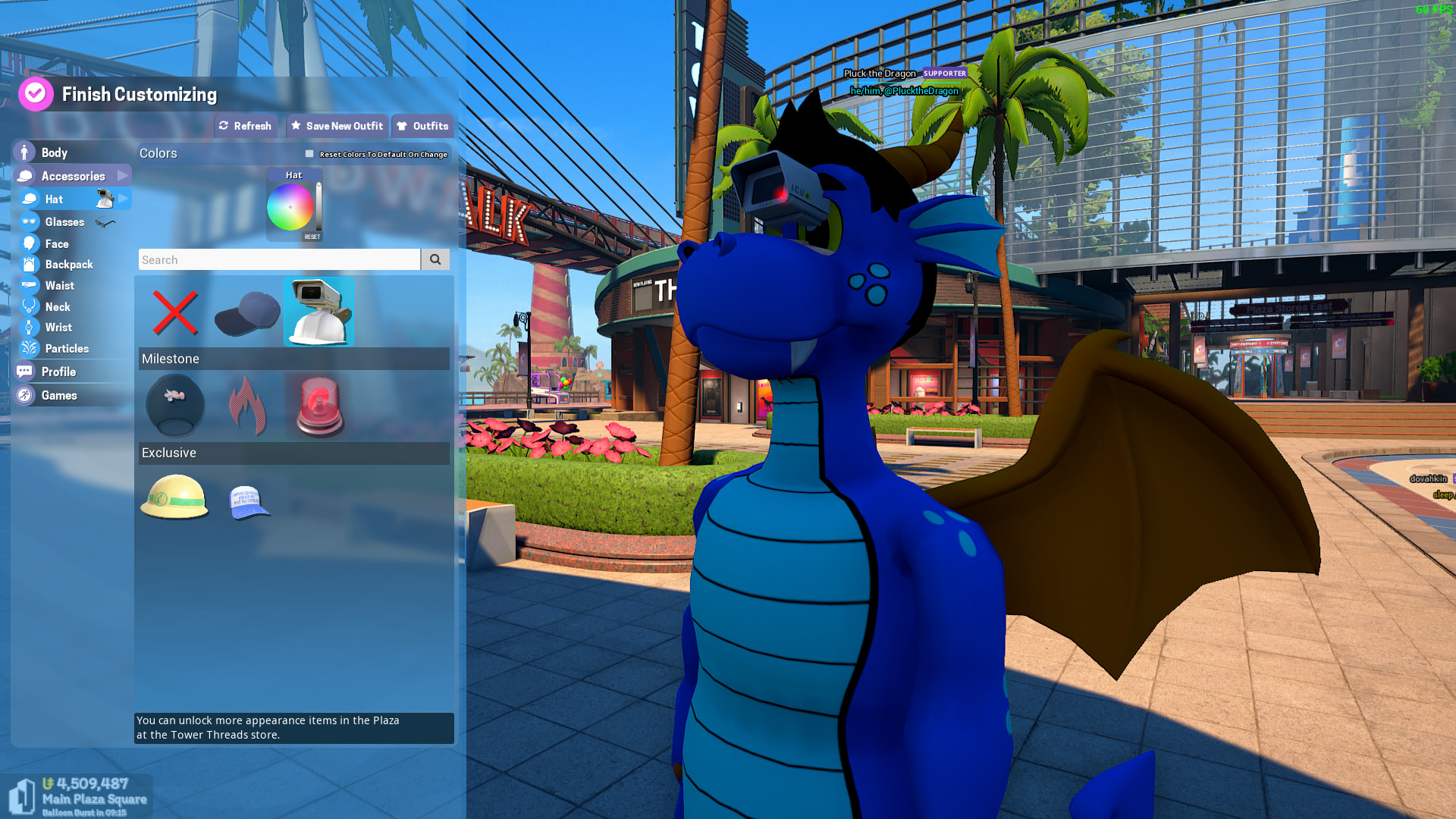1456x819 pixels.
Task: Refresh the appearance editor
Action: click(245, 126)
